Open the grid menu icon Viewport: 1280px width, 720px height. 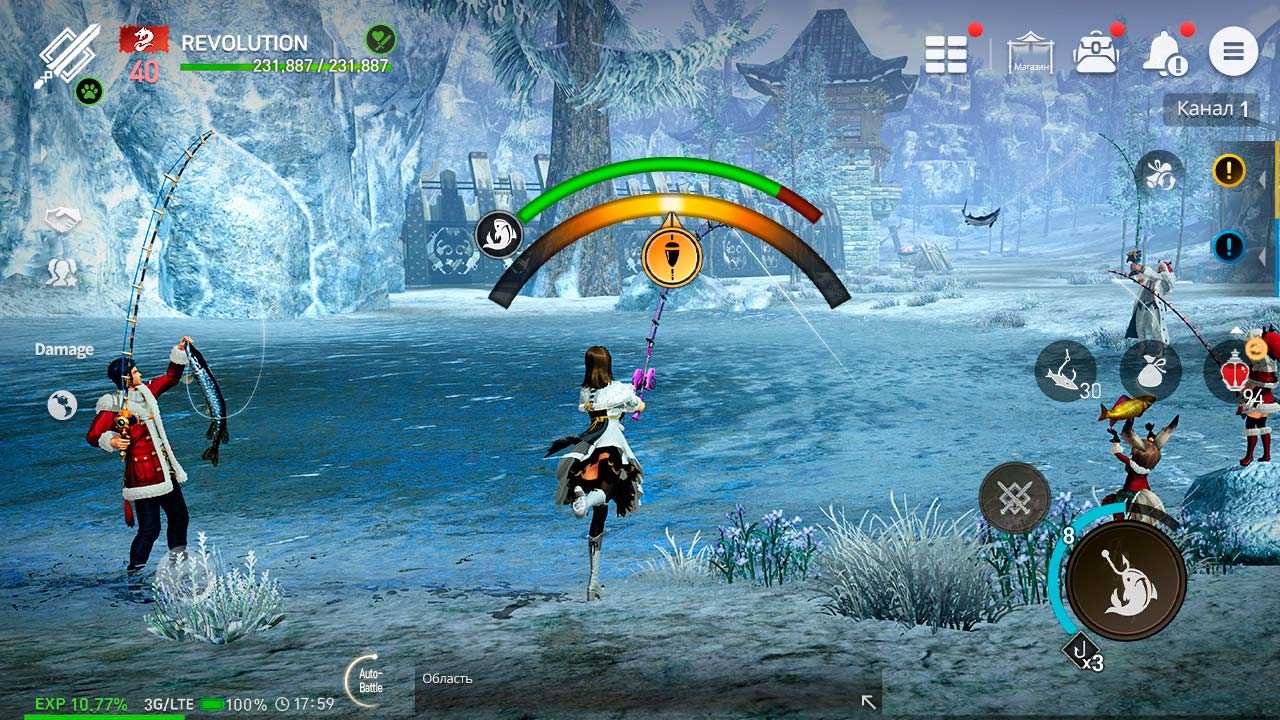tap(946, 54)
